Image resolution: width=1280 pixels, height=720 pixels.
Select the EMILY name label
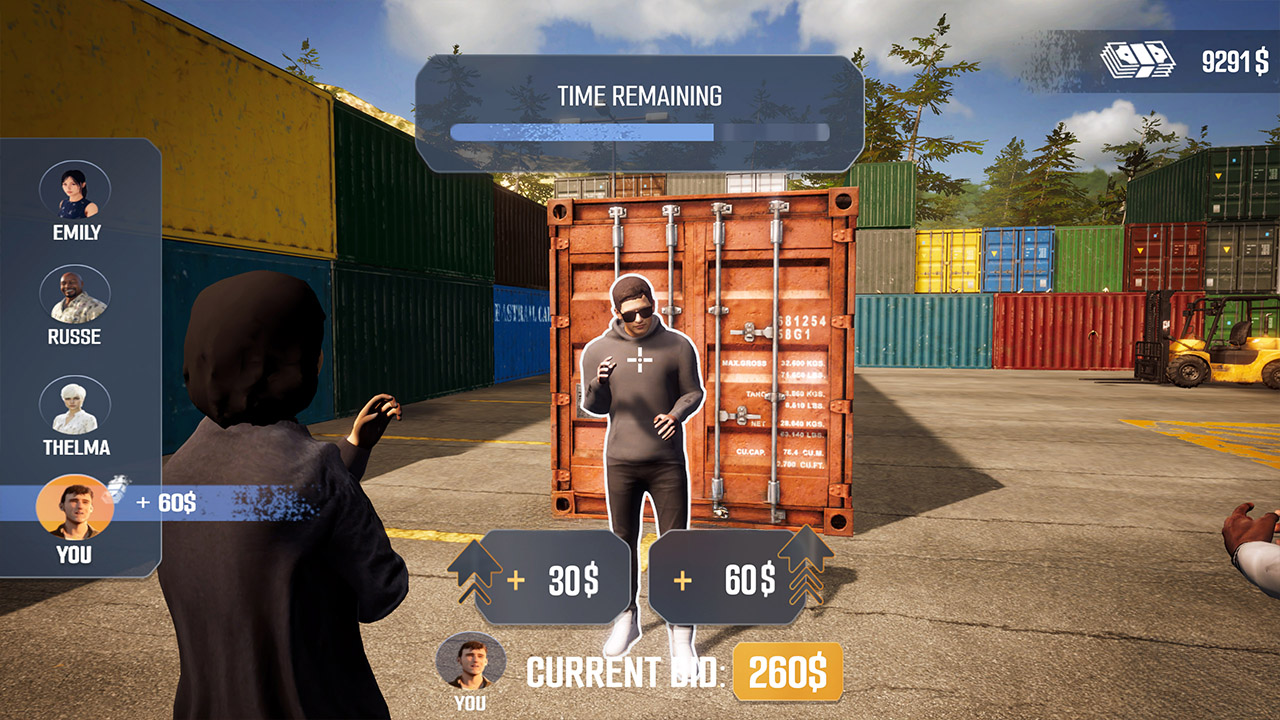pyautogui.click(x=78, y=234)
